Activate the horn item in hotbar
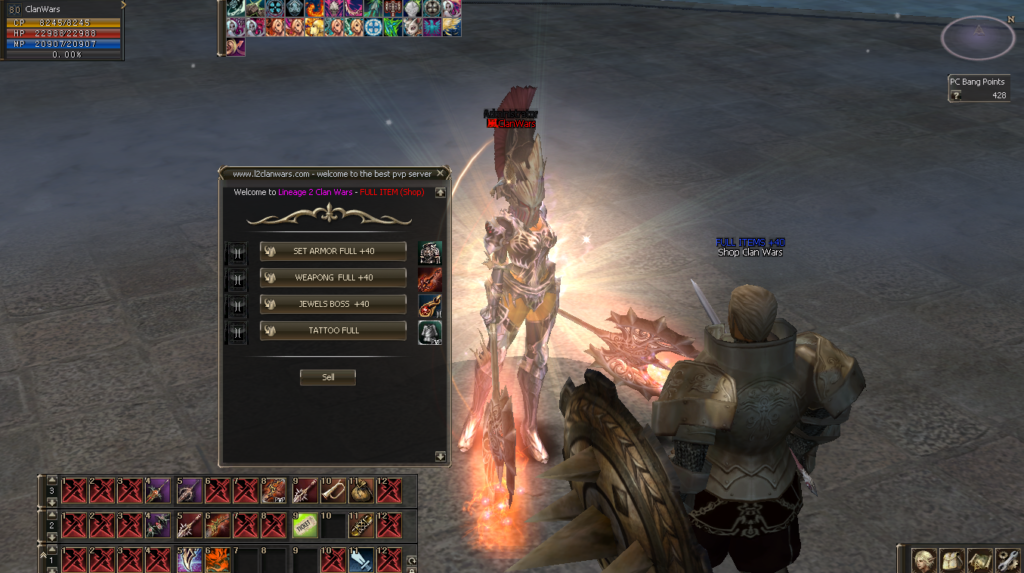Viewport: 1024px width, 573px height. (332, 489)
